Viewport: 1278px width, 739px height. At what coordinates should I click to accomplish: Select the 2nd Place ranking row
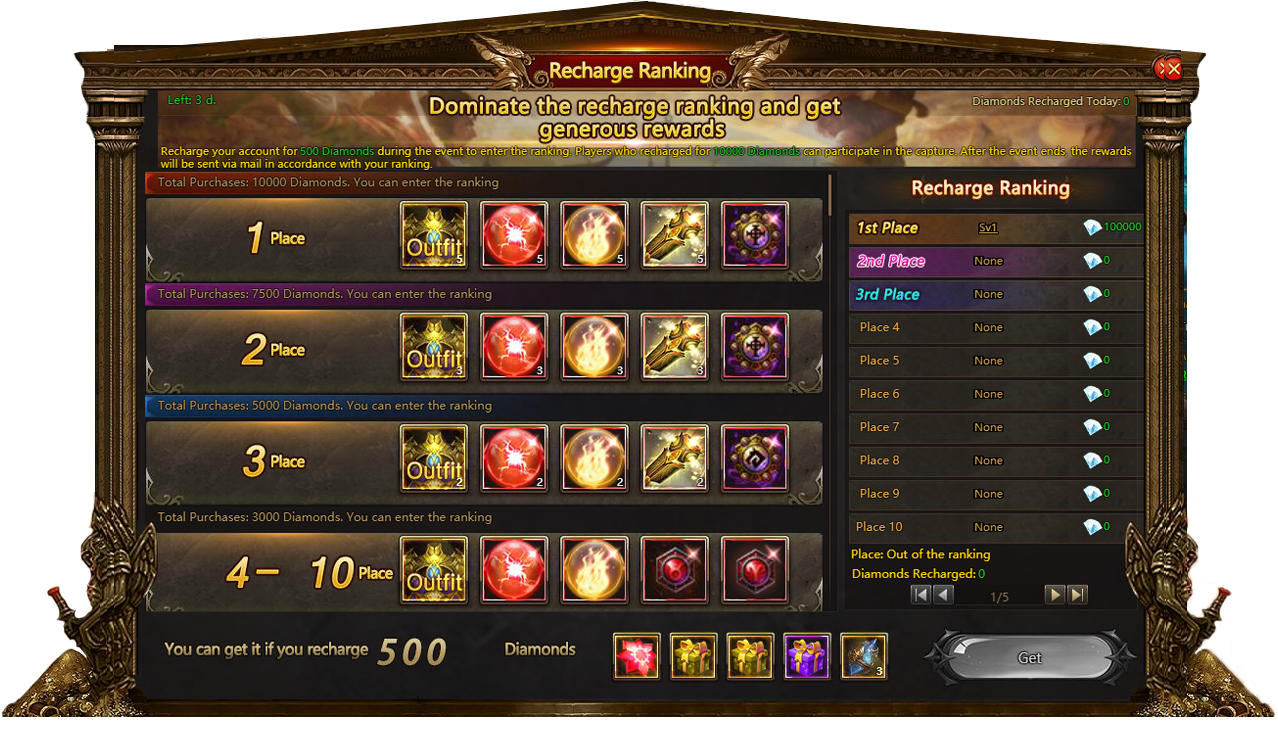point(995,261)
